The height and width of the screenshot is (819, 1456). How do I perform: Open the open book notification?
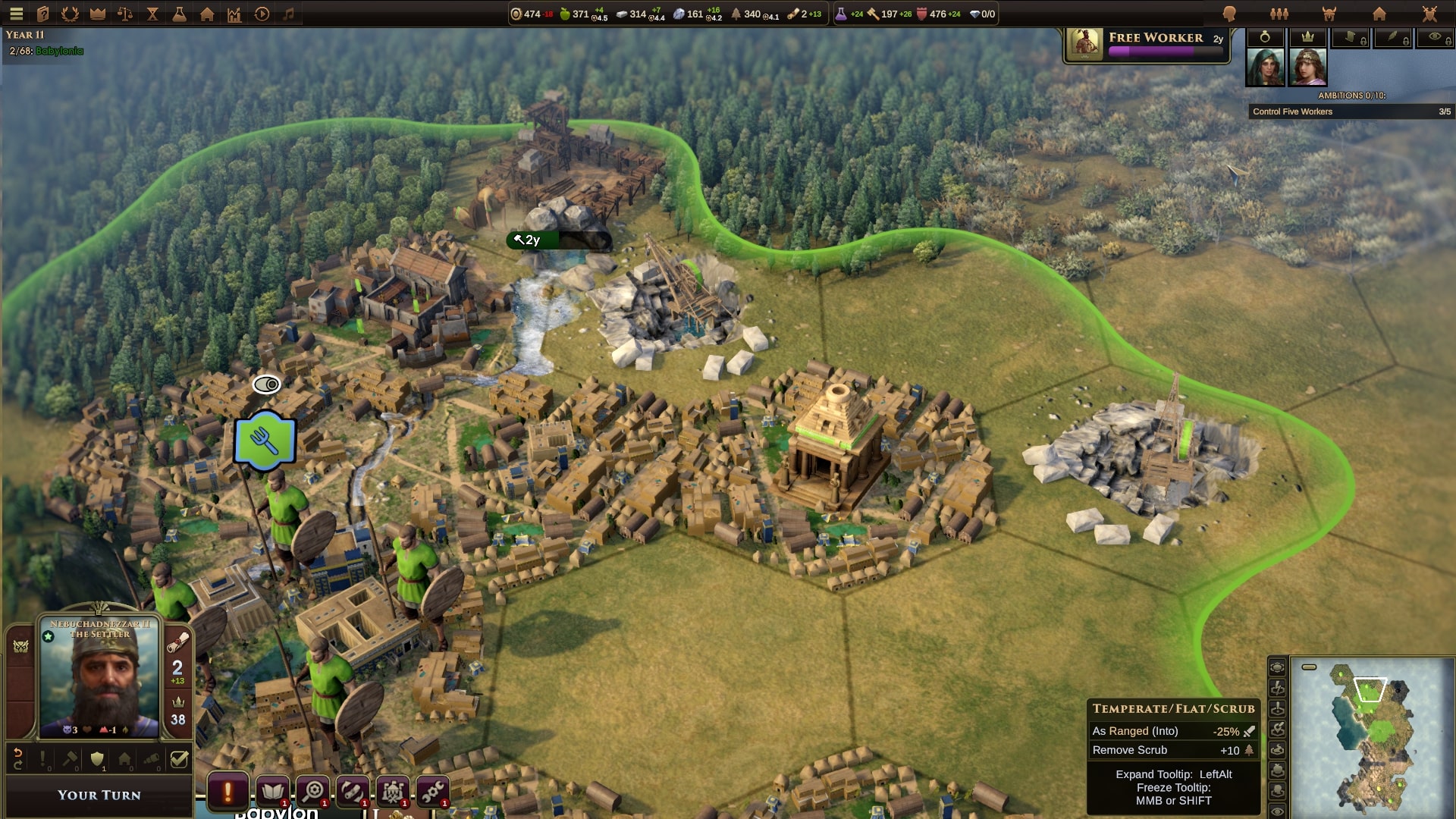click(x=272, y=792)
